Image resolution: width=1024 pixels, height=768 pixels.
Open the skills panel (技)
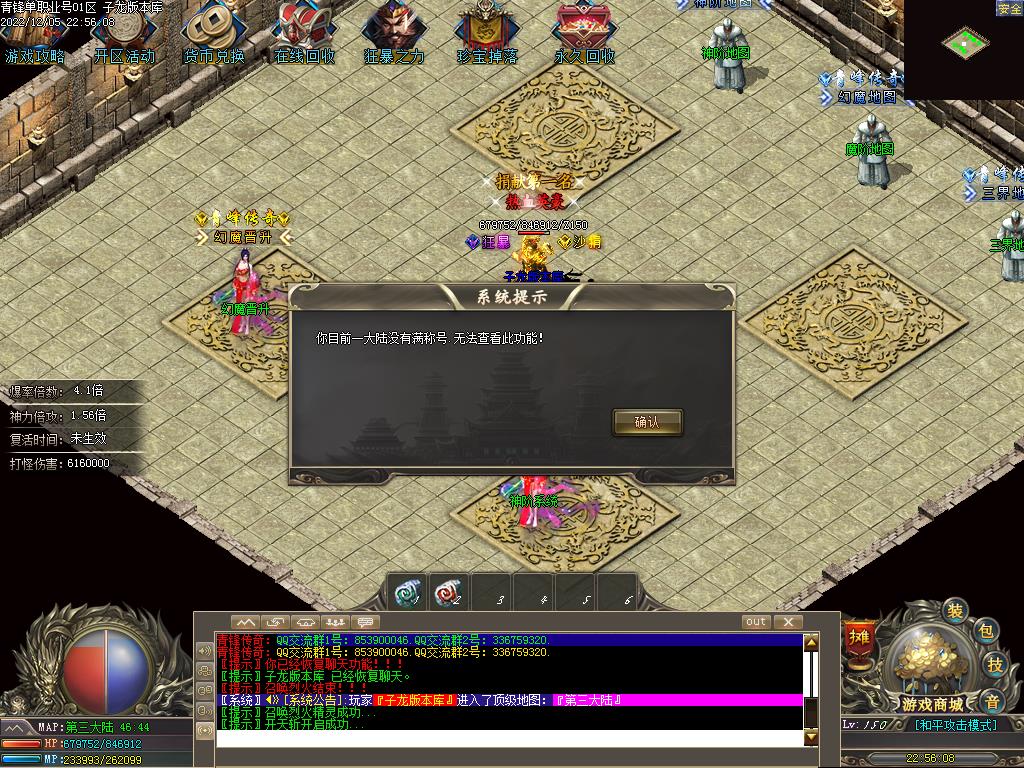[x=995, y=665]
